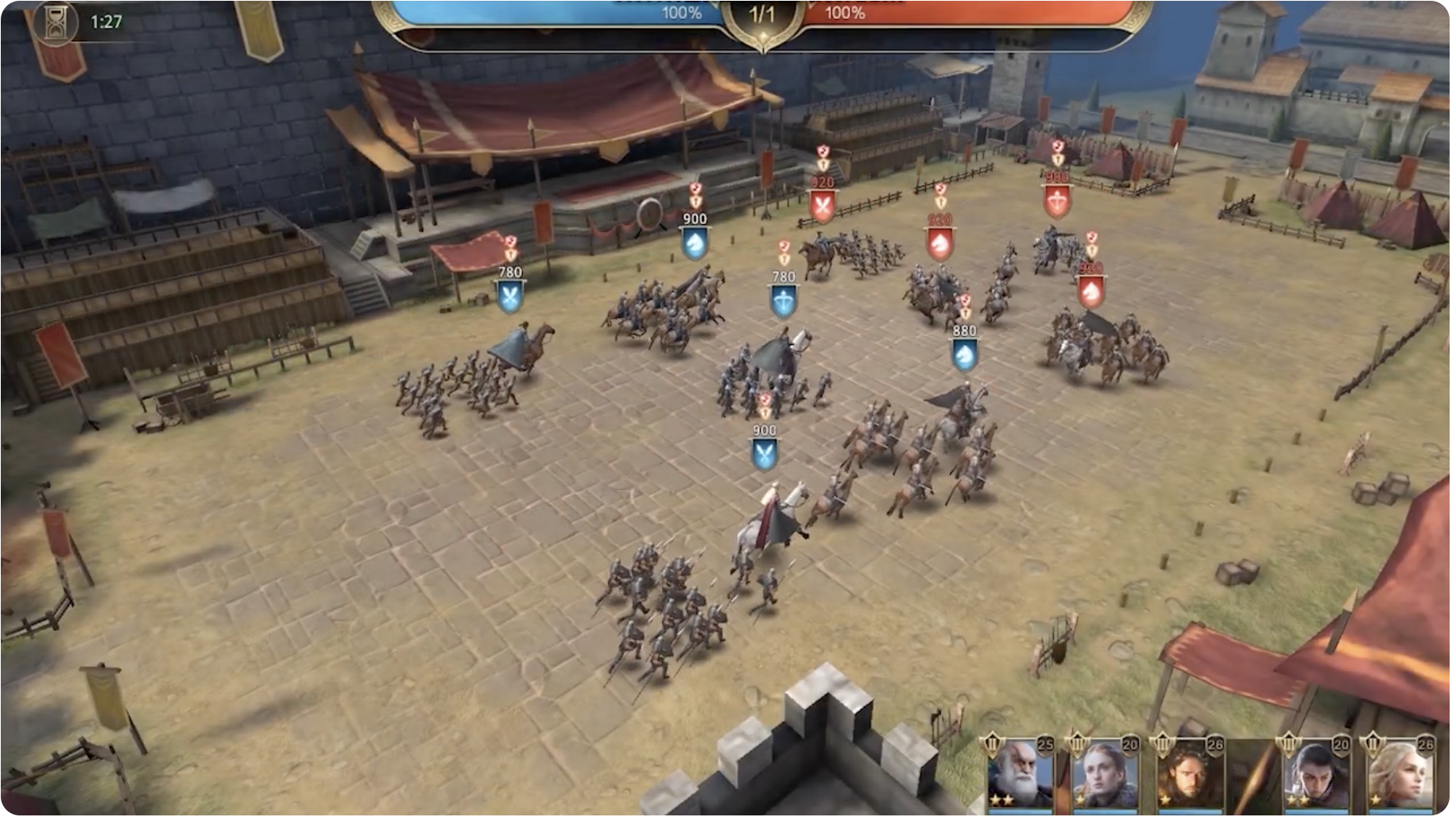Select the blue crossed-swords banner marked 780
The width and height of the screenshot is (1456, 817).
click(509, 296)
